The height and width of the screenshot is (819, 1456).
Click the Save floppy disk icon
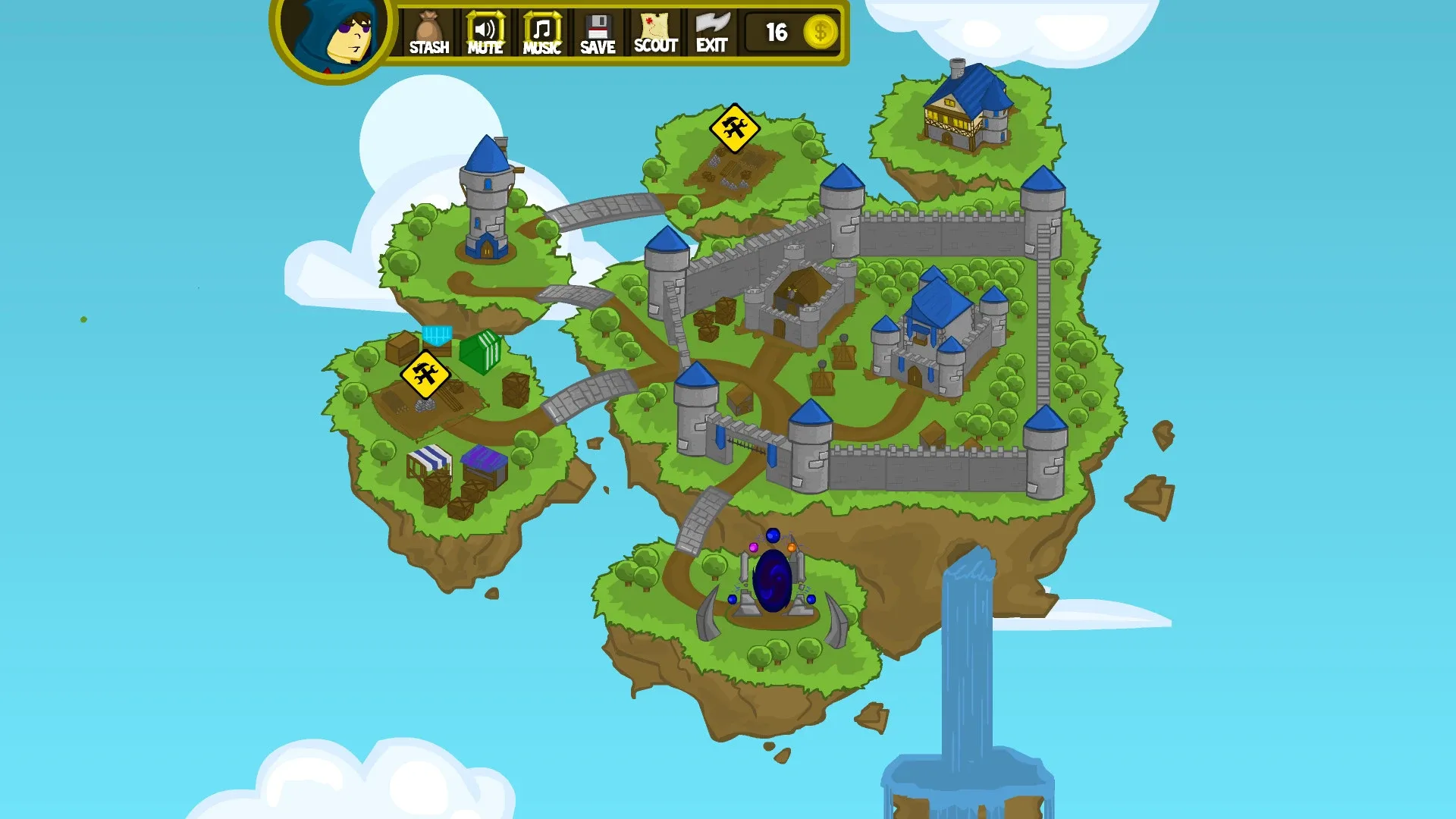coord(597,25)
